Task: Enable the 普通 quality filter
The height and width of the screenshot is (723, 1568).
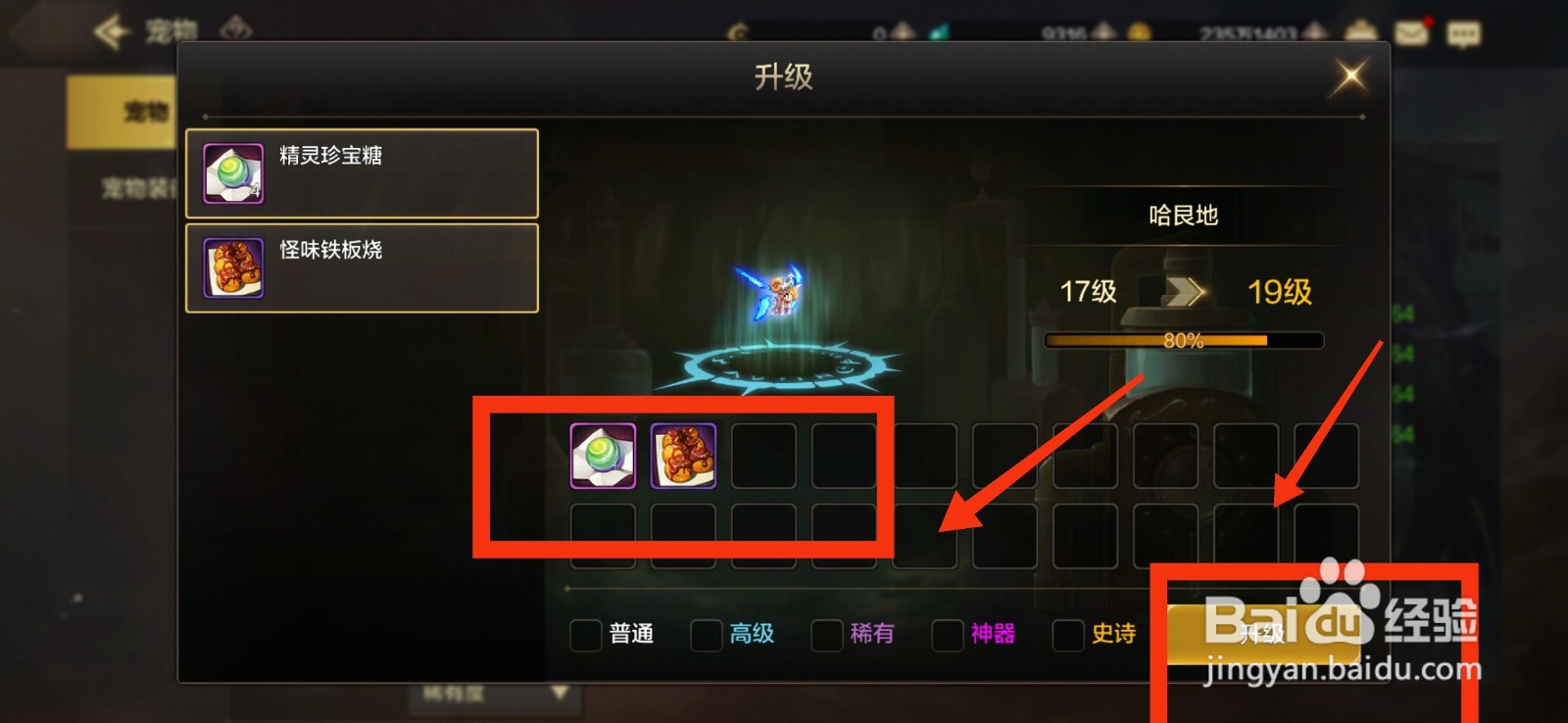Action: 585,637
